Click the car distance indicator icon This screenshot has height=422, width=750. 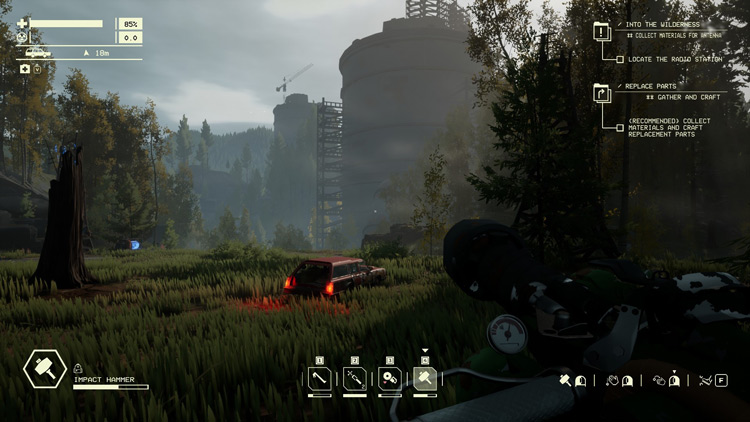pos(39,52)
